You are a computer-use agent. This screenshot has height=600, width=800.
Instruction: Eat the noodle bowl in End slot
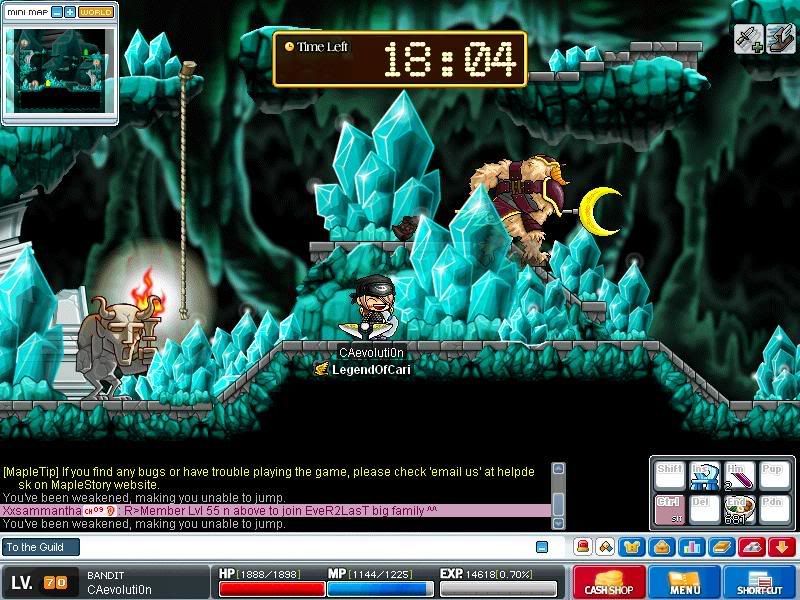pyautogui.click(x=738, y=508)
